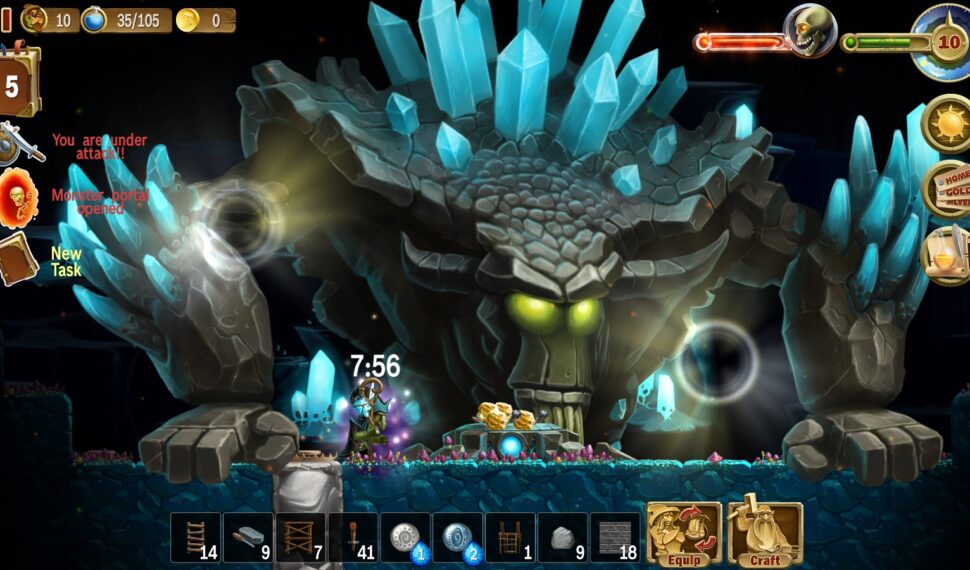This screenshot has height=570, width=970.
Task: Use the ring rune stone marked 2
Action: tap(458, 538)
